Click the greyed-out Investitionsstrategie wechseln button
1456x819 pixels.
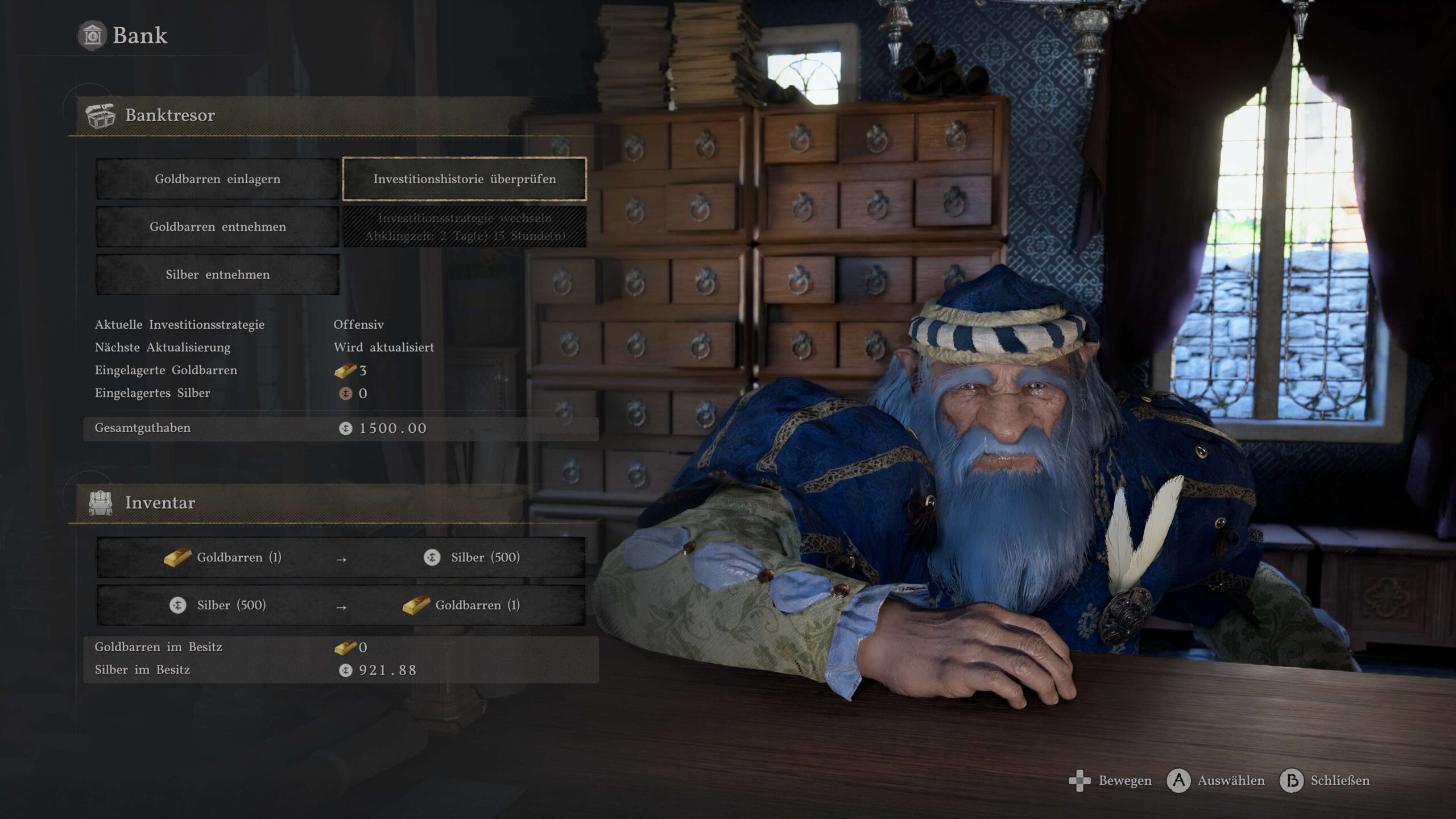click(464, 227)
